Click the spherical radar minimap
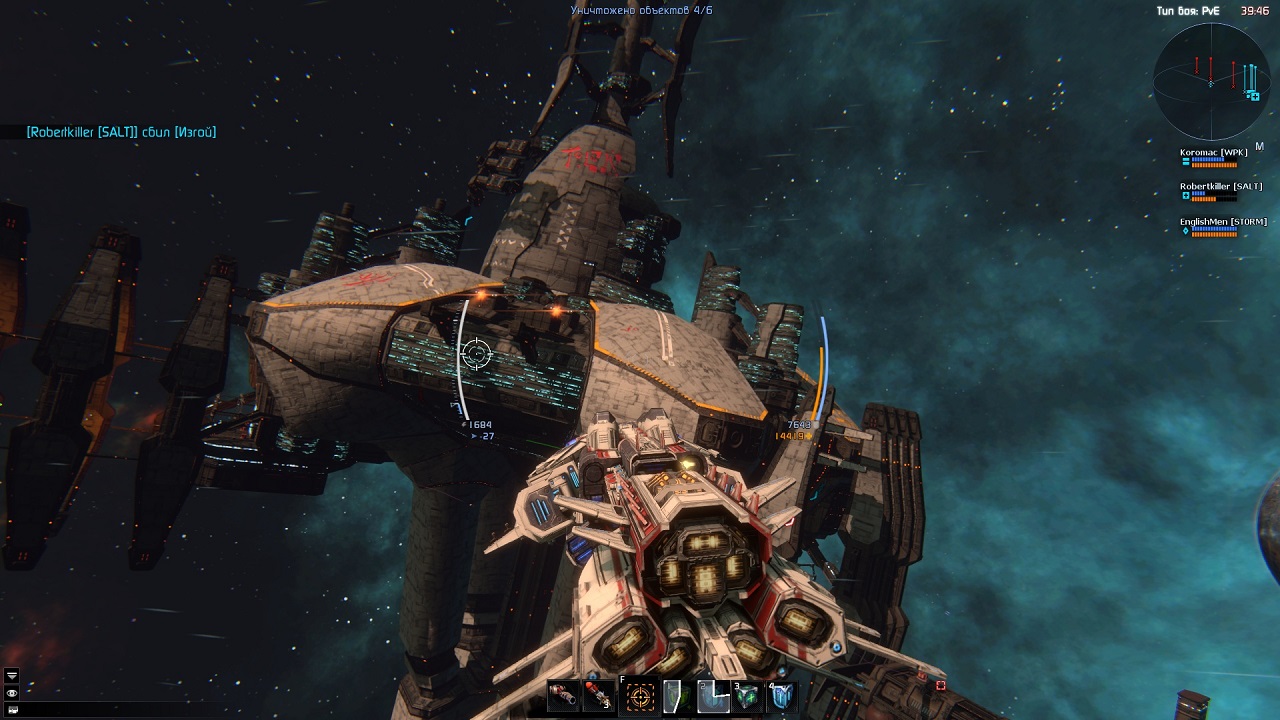This screenshot has height=720, width=1280. tap(1211, 82)
